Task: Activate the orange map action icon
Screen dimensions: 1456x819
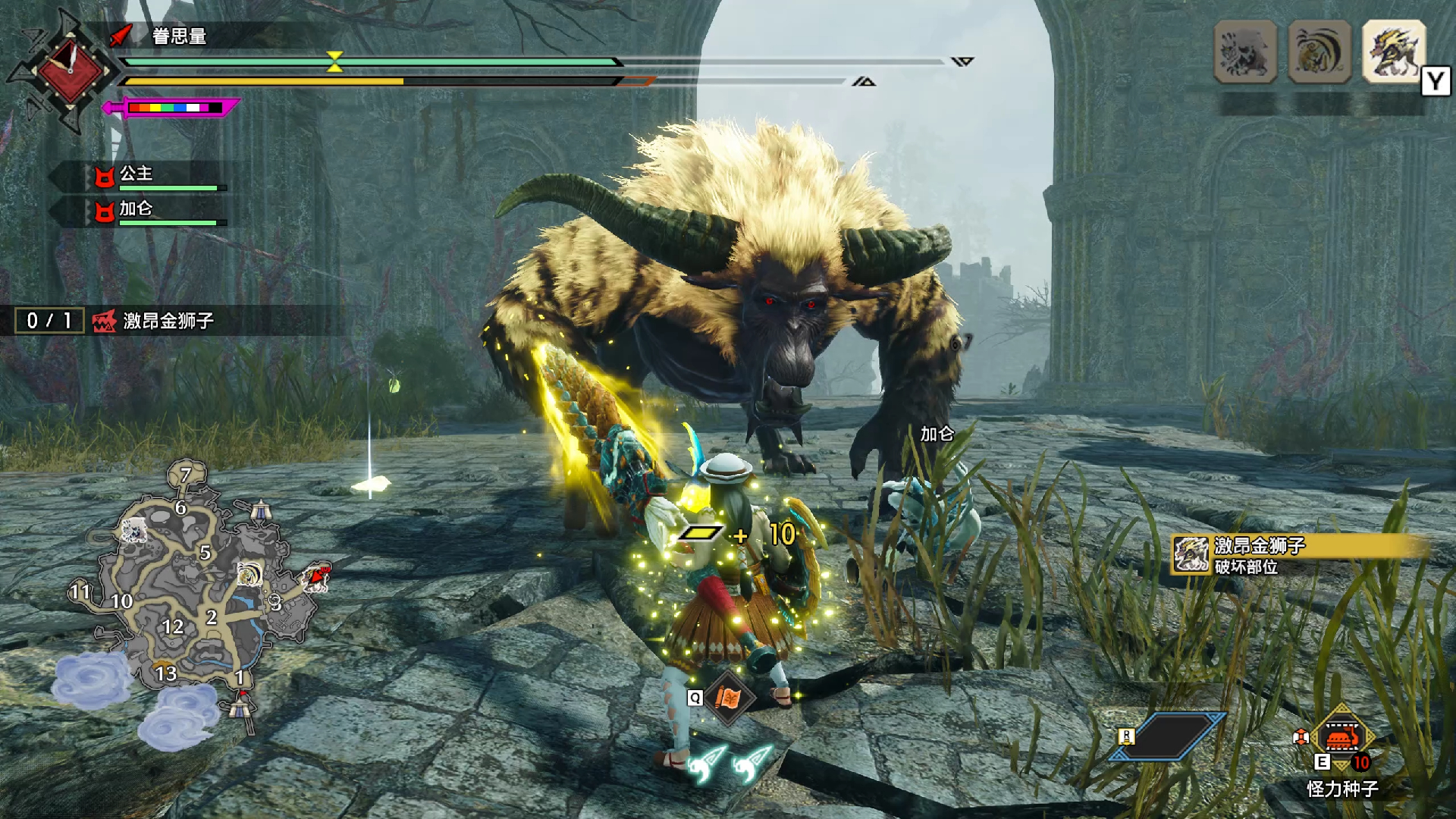Action: (728, 698)
